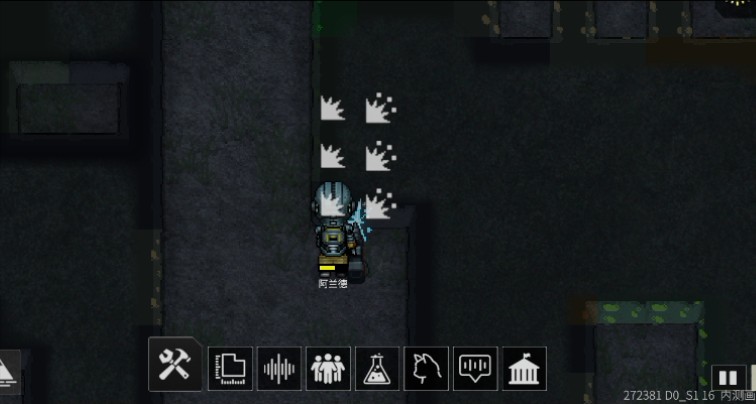Select the sound waveform toolbar icon
The image size is (756, 404).
point(279,369)
